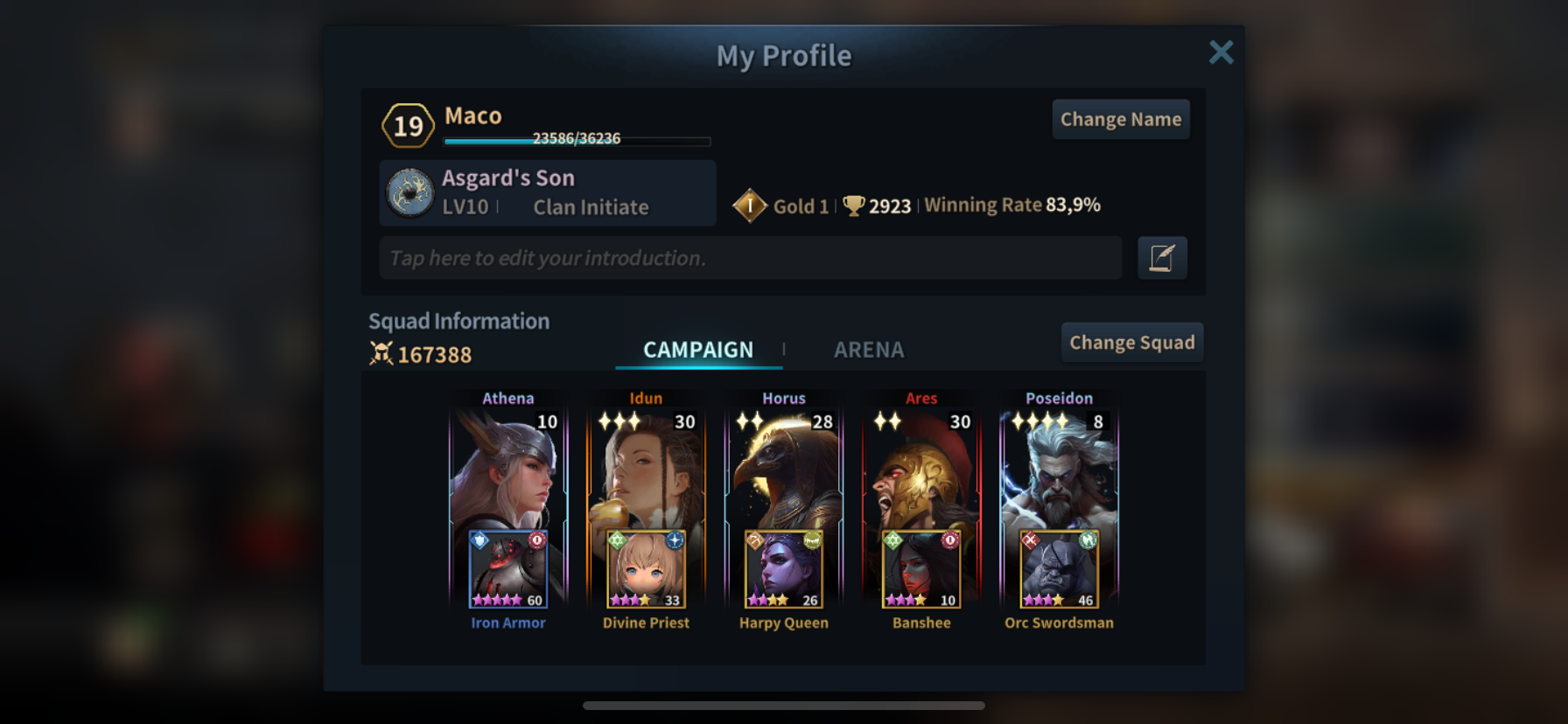Open the Change Name dialog

click(1120, 120)
